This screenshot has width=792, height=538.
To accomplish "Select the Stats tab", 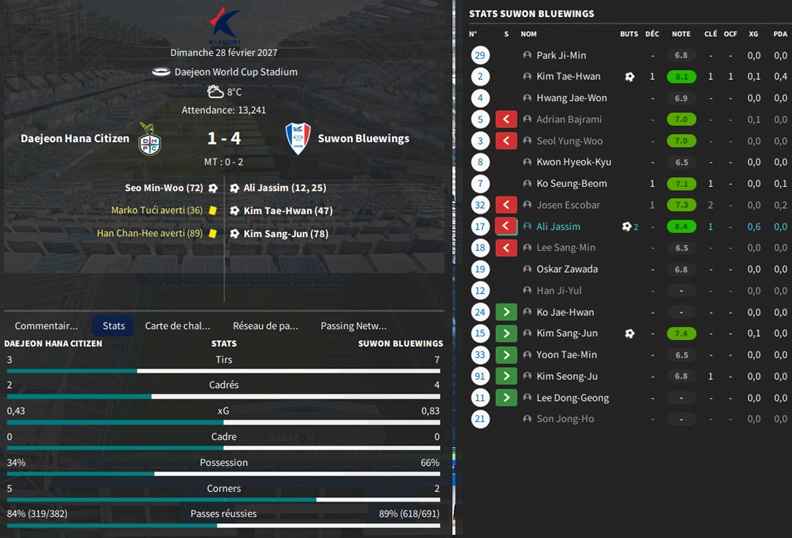I will pos(114,326).
